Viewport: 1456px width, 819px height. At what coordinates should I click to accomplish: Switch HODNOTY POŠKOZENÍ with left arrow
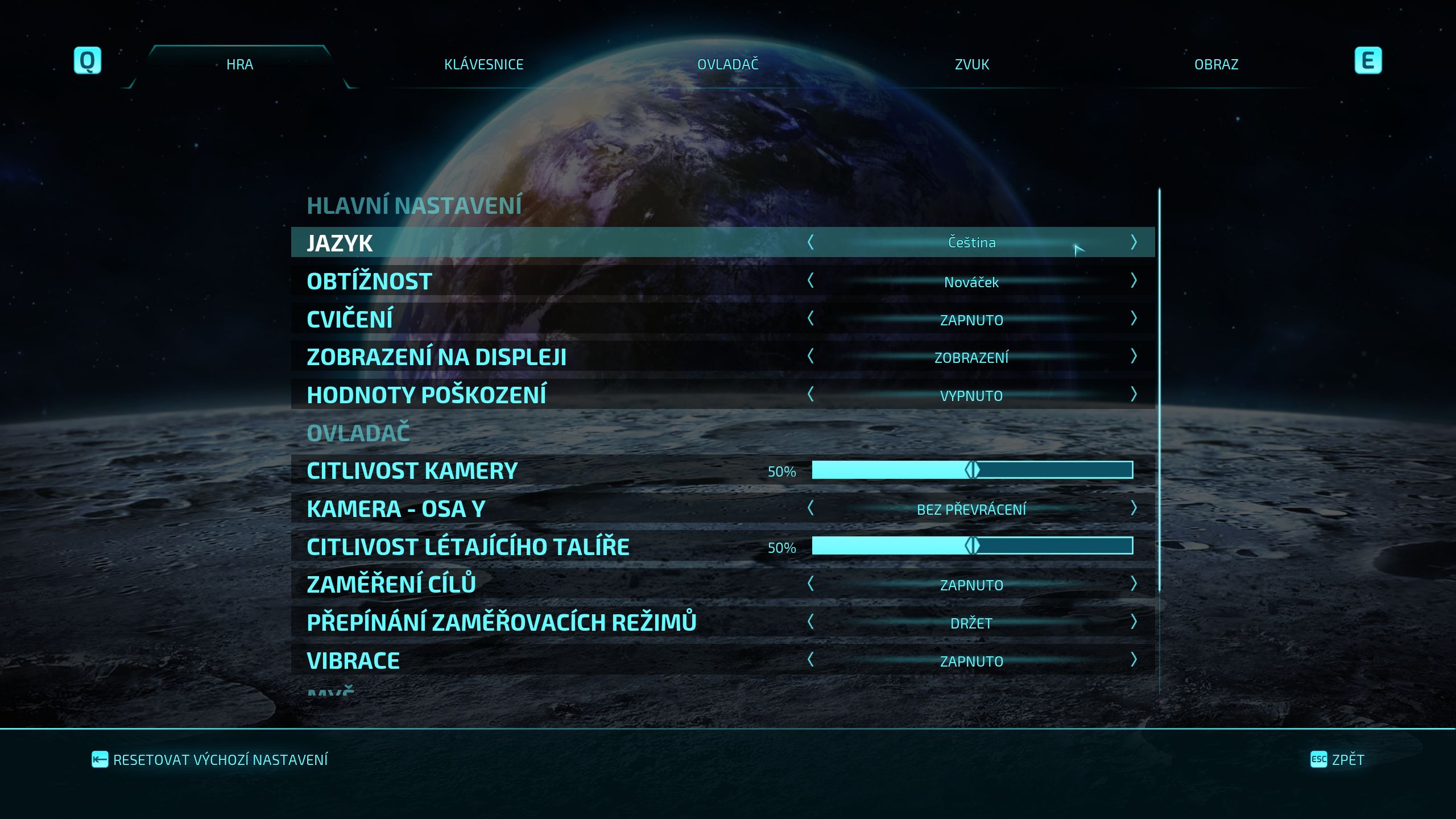click(810, 394)
